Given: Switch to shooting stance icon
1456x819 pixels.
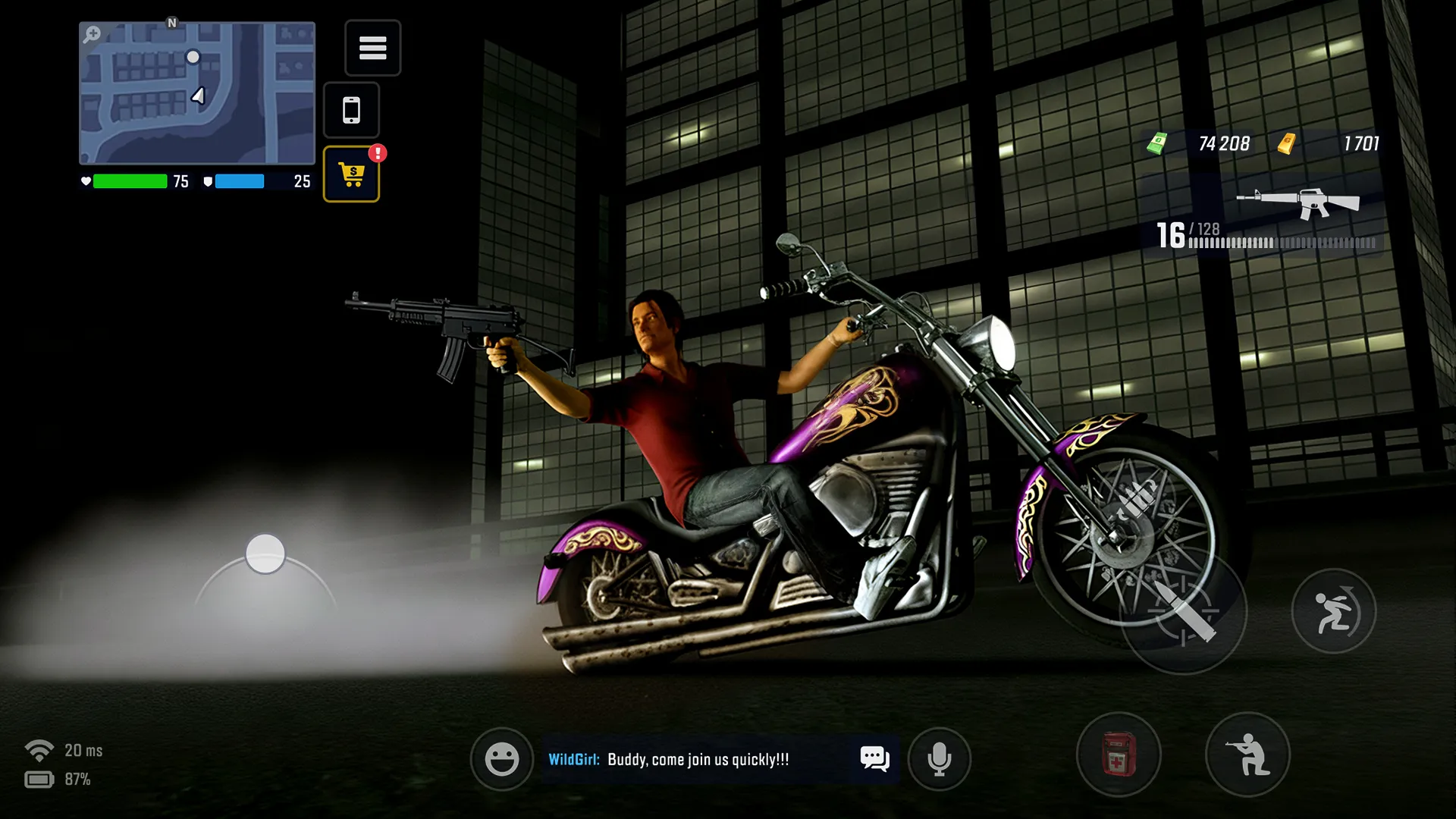Looking at the screenshot, I should pos(1247,755).
